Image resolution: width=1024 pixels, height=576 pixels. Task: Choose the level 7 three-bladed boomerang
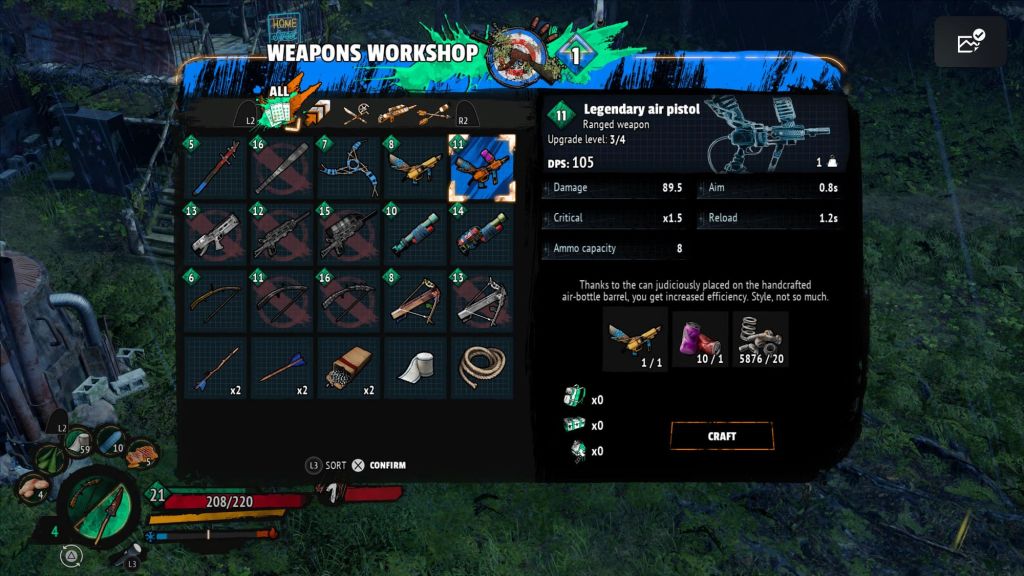(349, 169)
